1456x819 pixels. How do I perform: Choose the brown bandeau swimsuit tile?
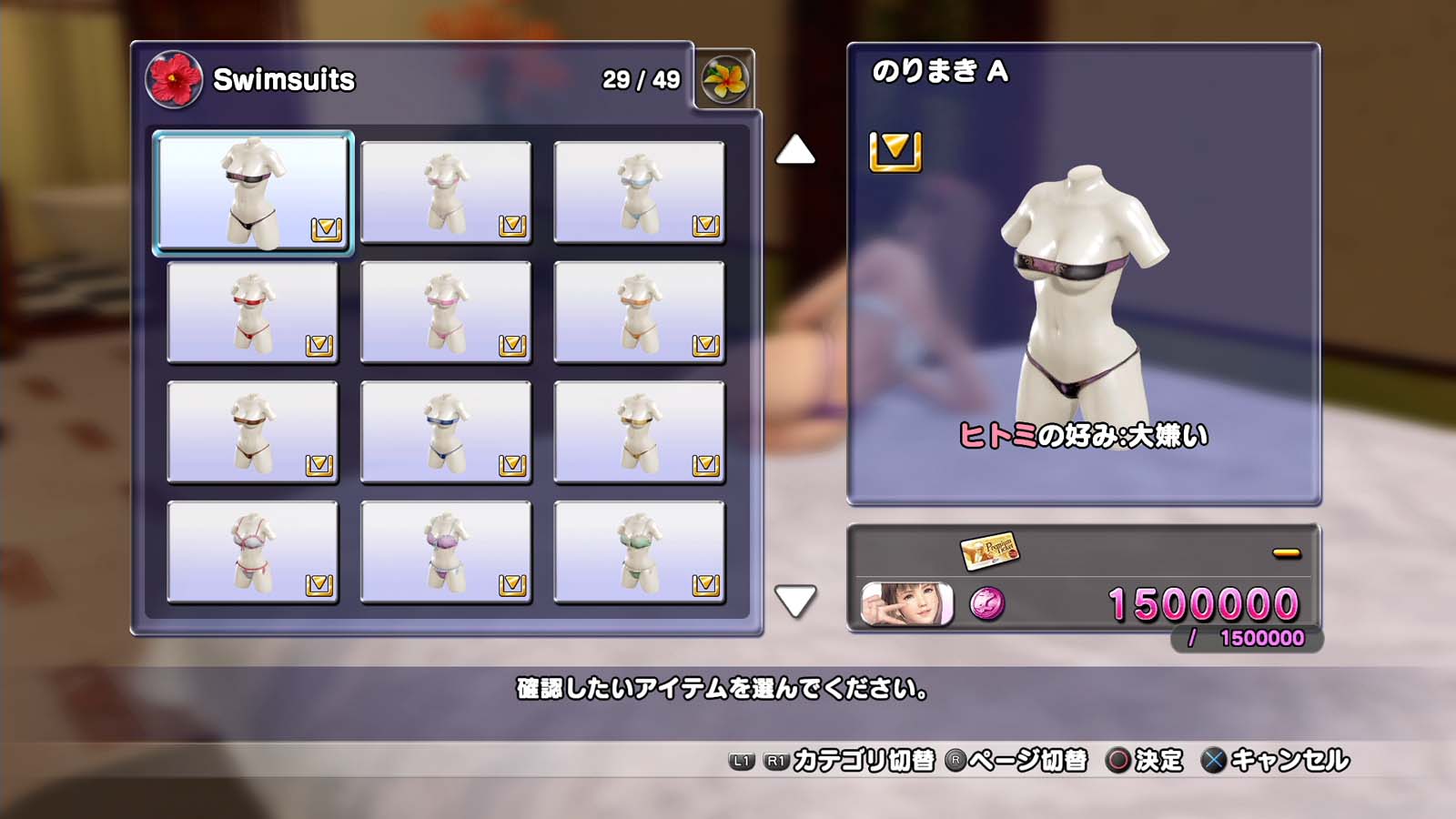click(253, 432)
